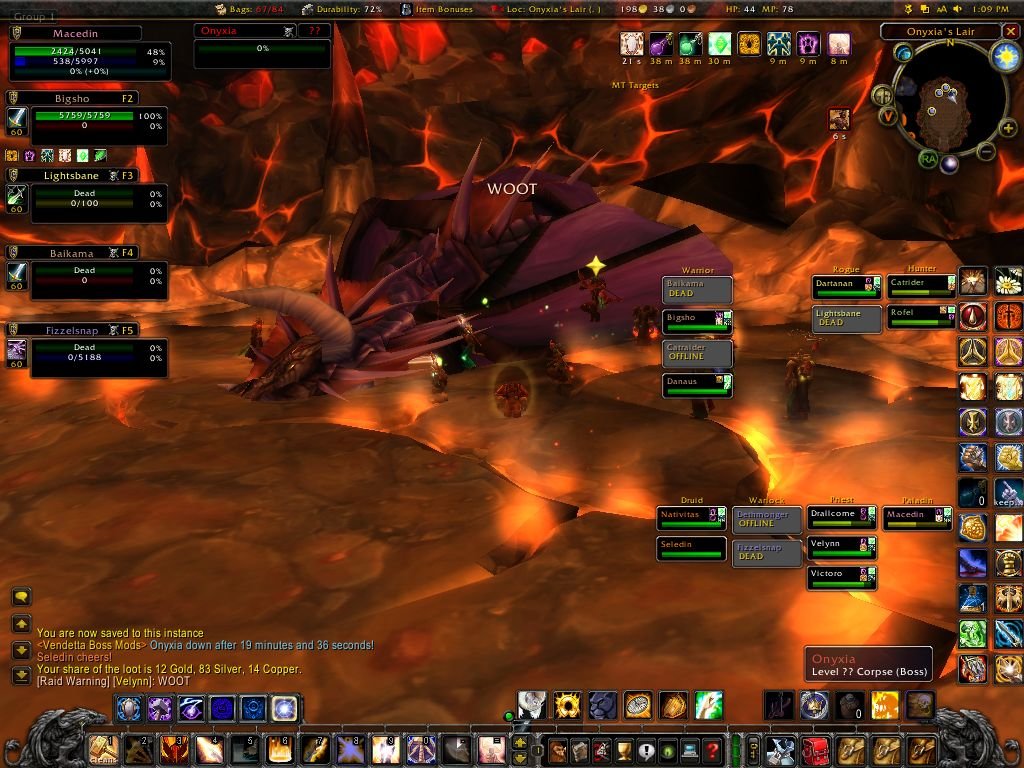Open the chat speech bubble menu
1024x768 pixels.
(x=21, y=597)
